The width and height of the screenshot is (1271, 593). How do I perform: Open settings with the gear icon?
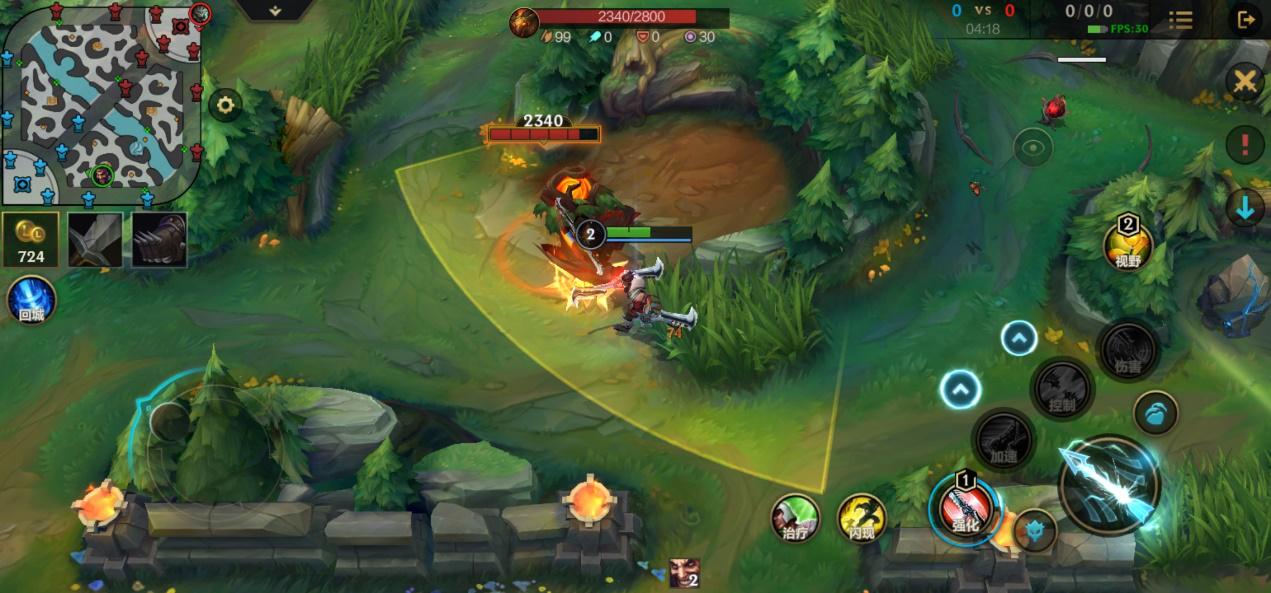[225, 105]
